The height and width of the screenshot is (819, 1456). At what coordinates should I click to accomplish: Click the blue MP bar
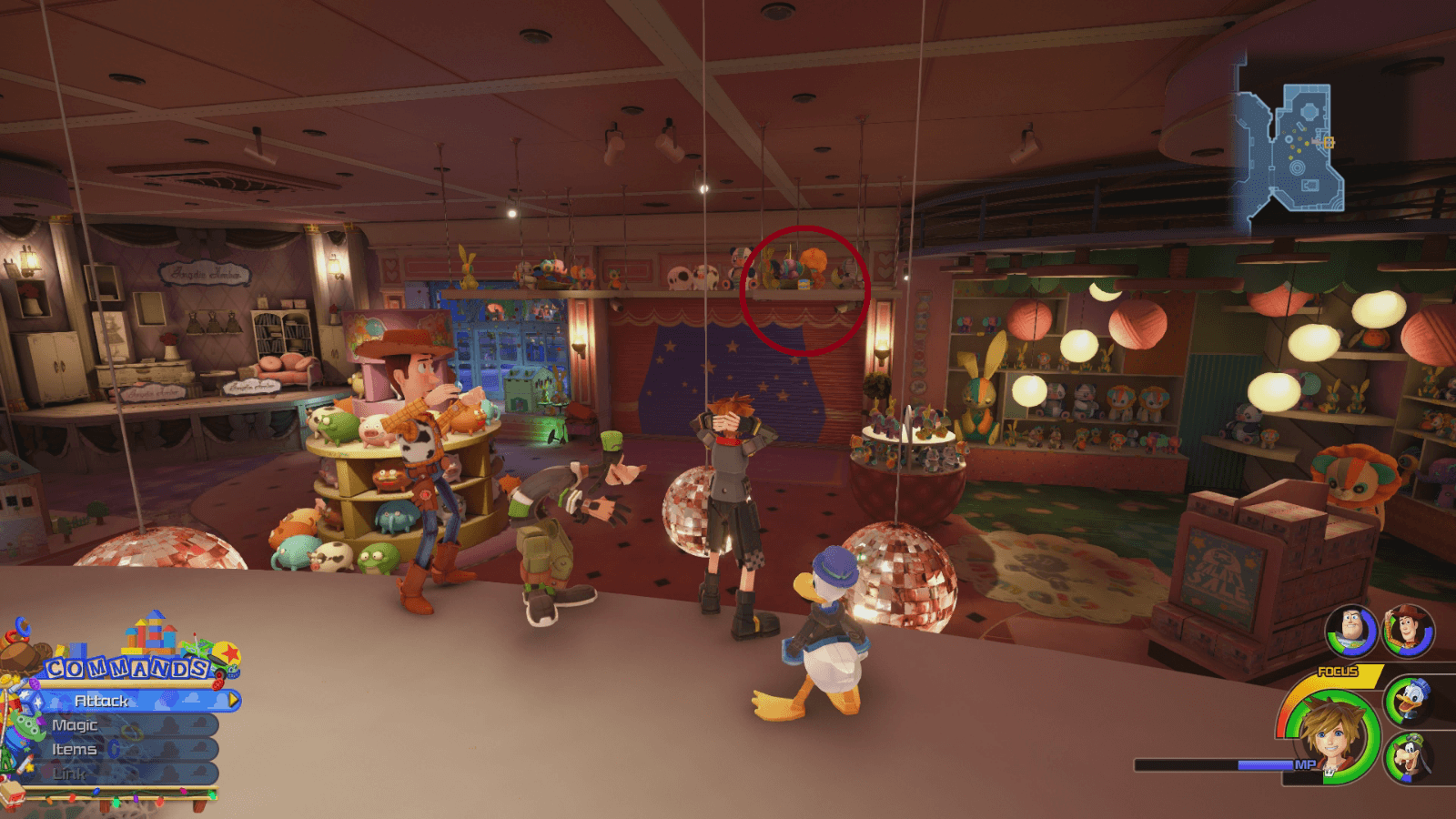pos(1265,764)
